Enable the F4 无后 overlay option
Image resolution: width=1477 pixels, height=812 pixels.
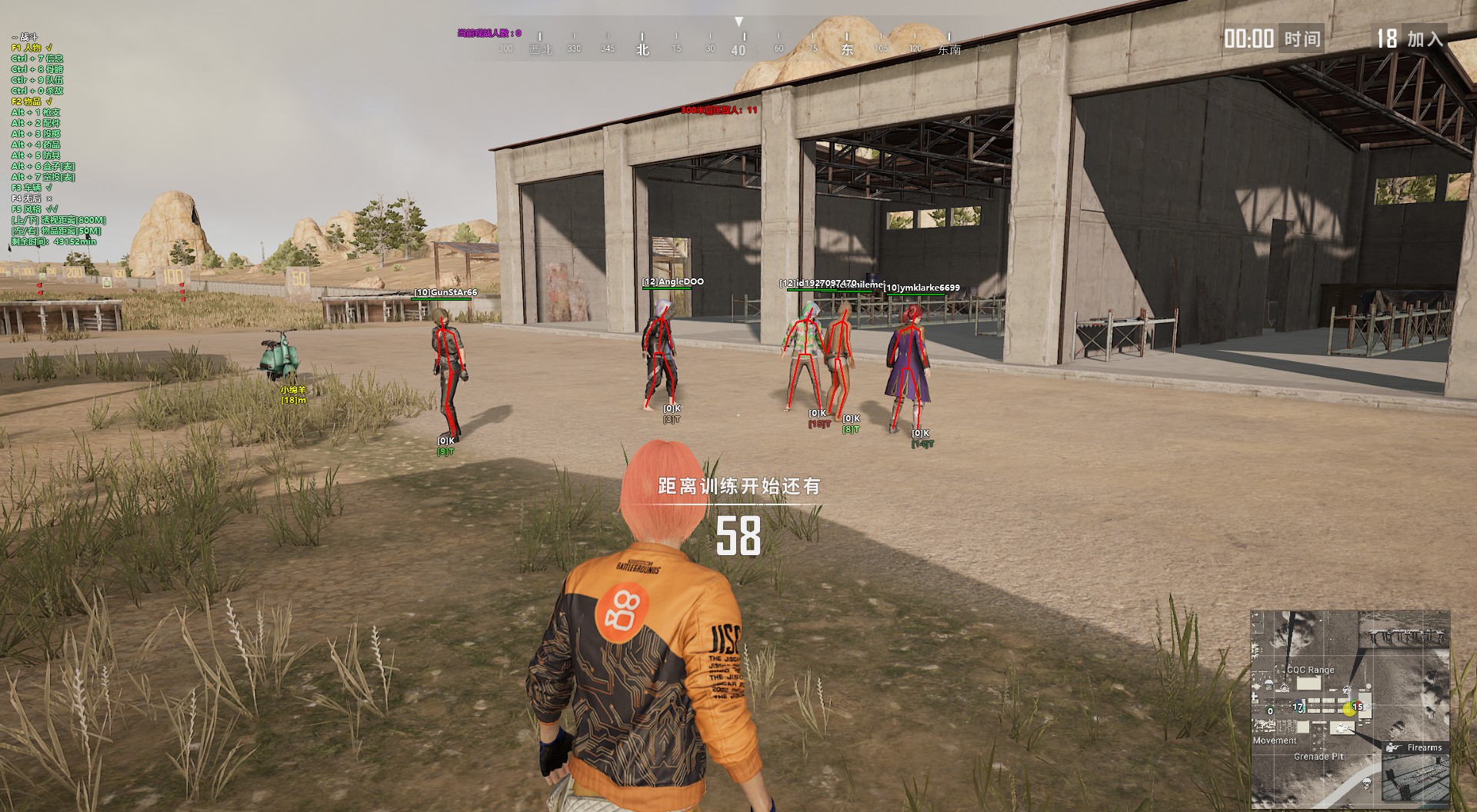click(x=32, y=198)
